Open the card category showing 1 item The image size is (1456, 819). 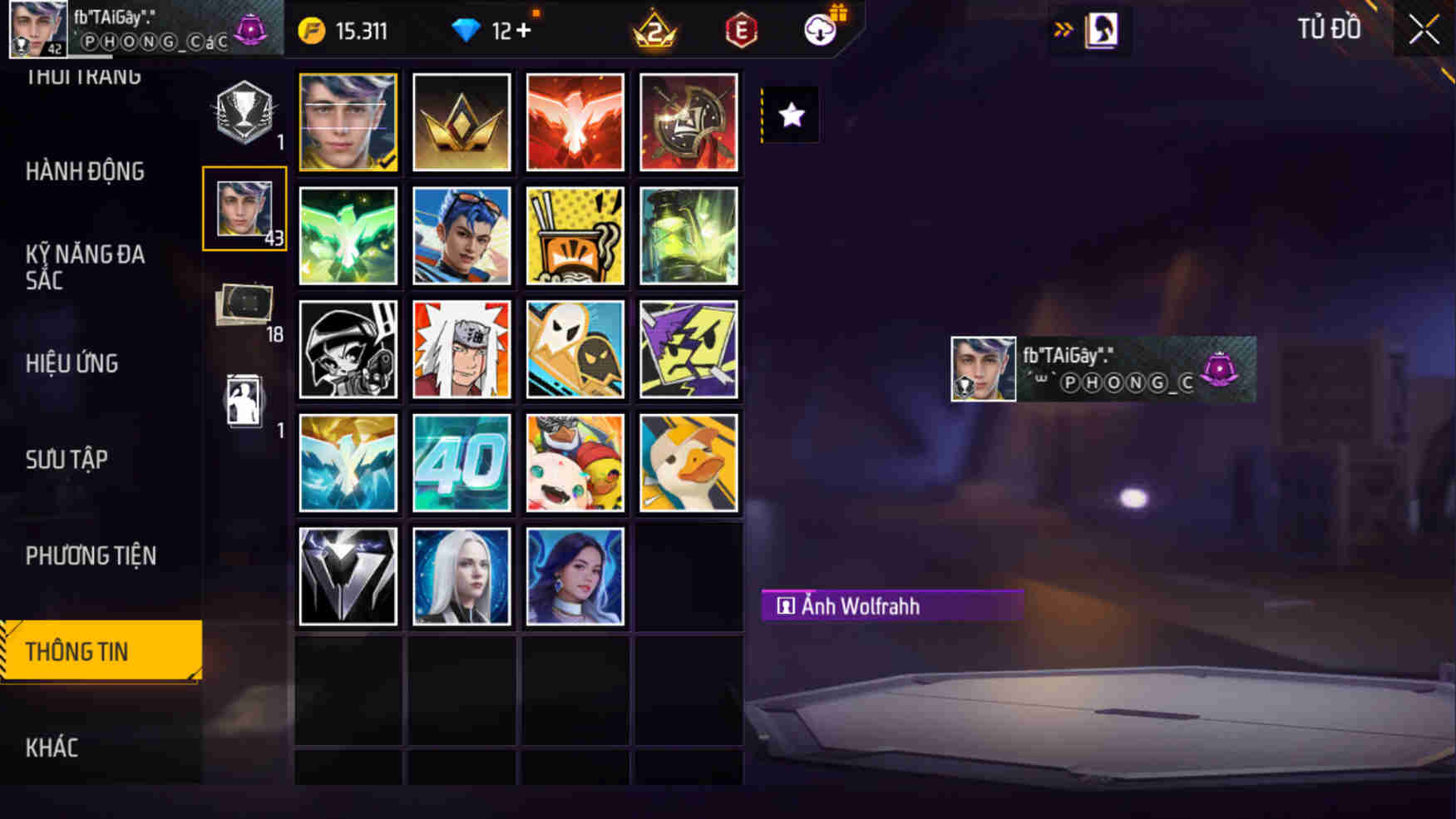(x=244, y=399)
